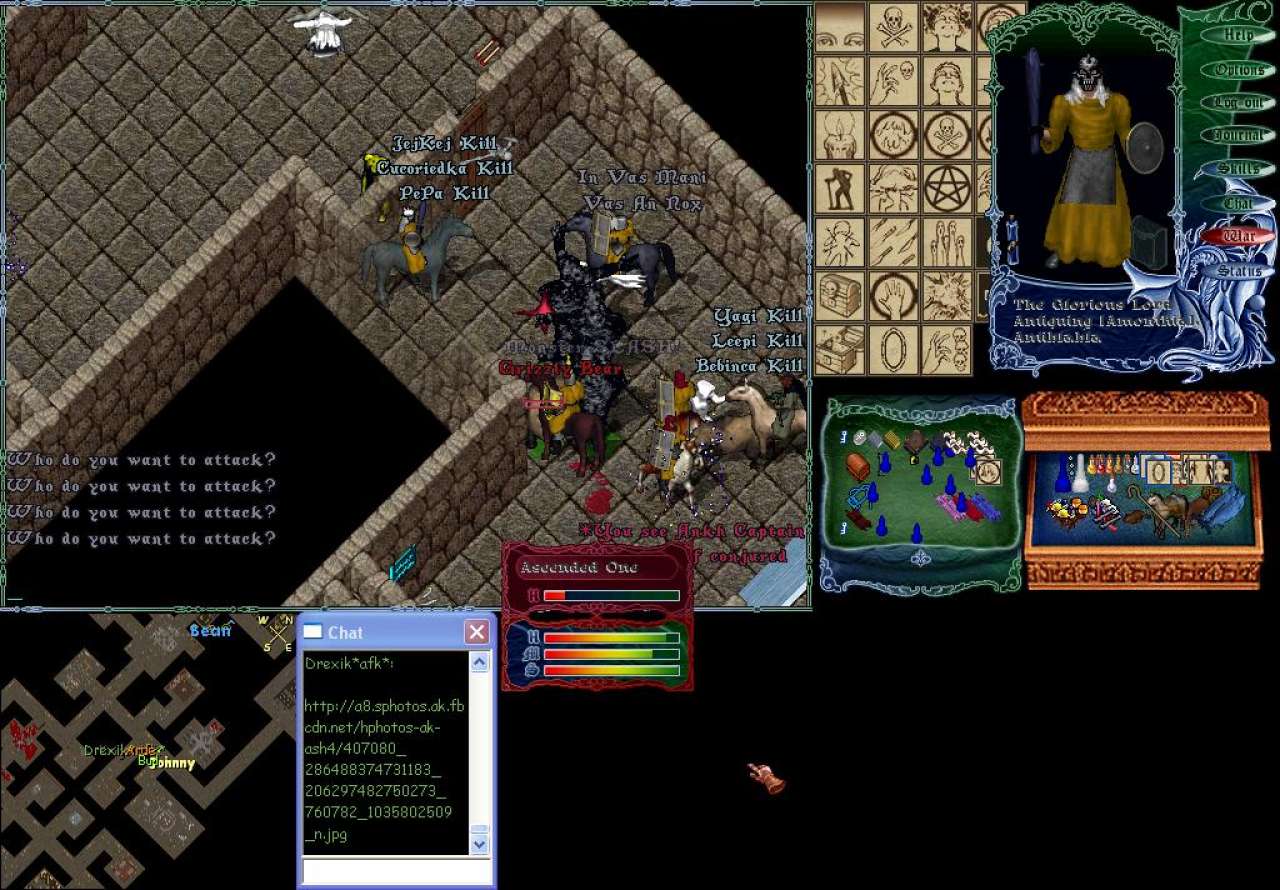The width and height of the screenshot is (1280, 890).
Task: Close the Chat window
Action: coord(477,632)
